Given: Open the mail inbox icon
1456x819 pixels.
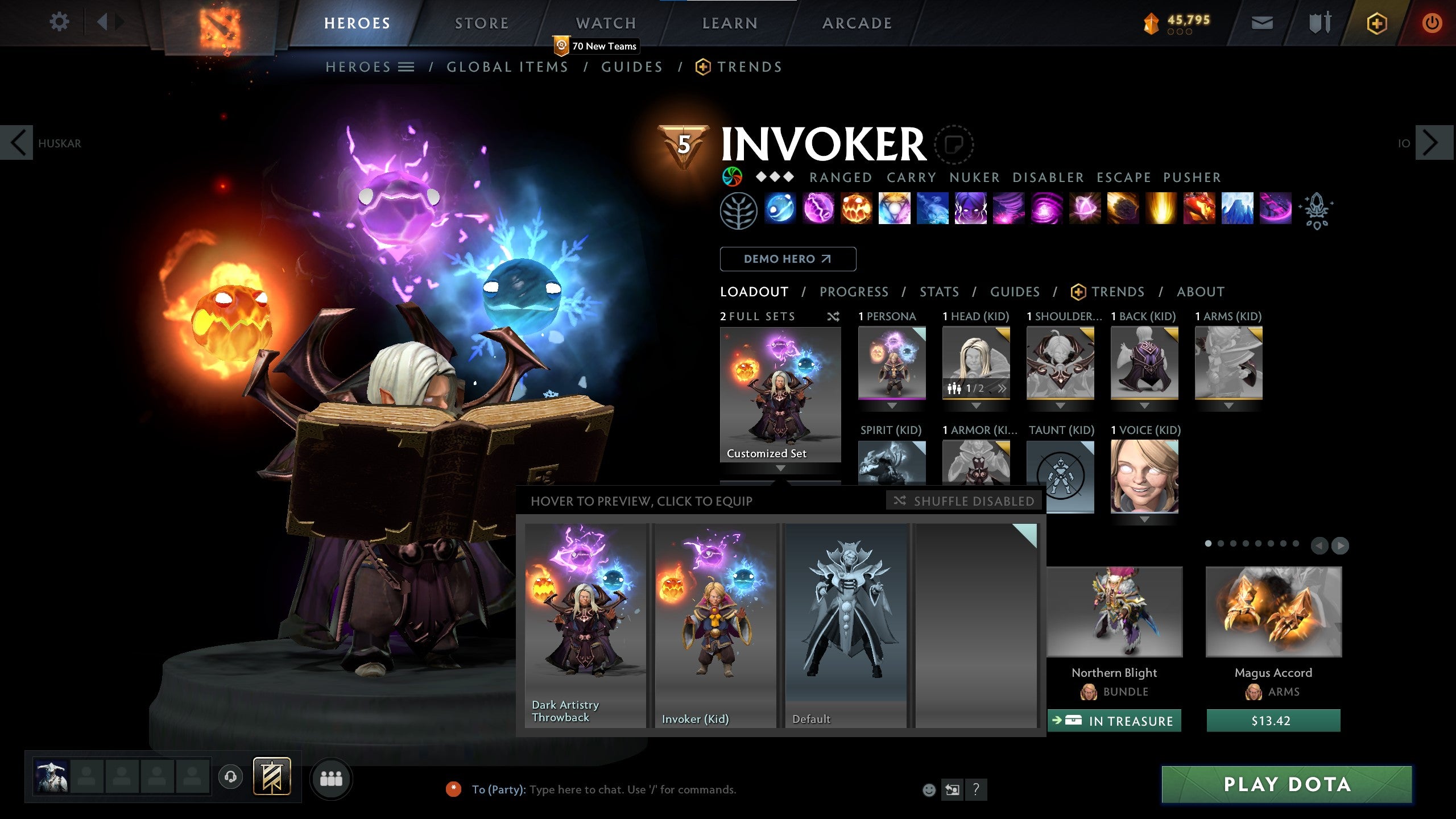Looking at the screenshot, I should [x=1261, y=24].
